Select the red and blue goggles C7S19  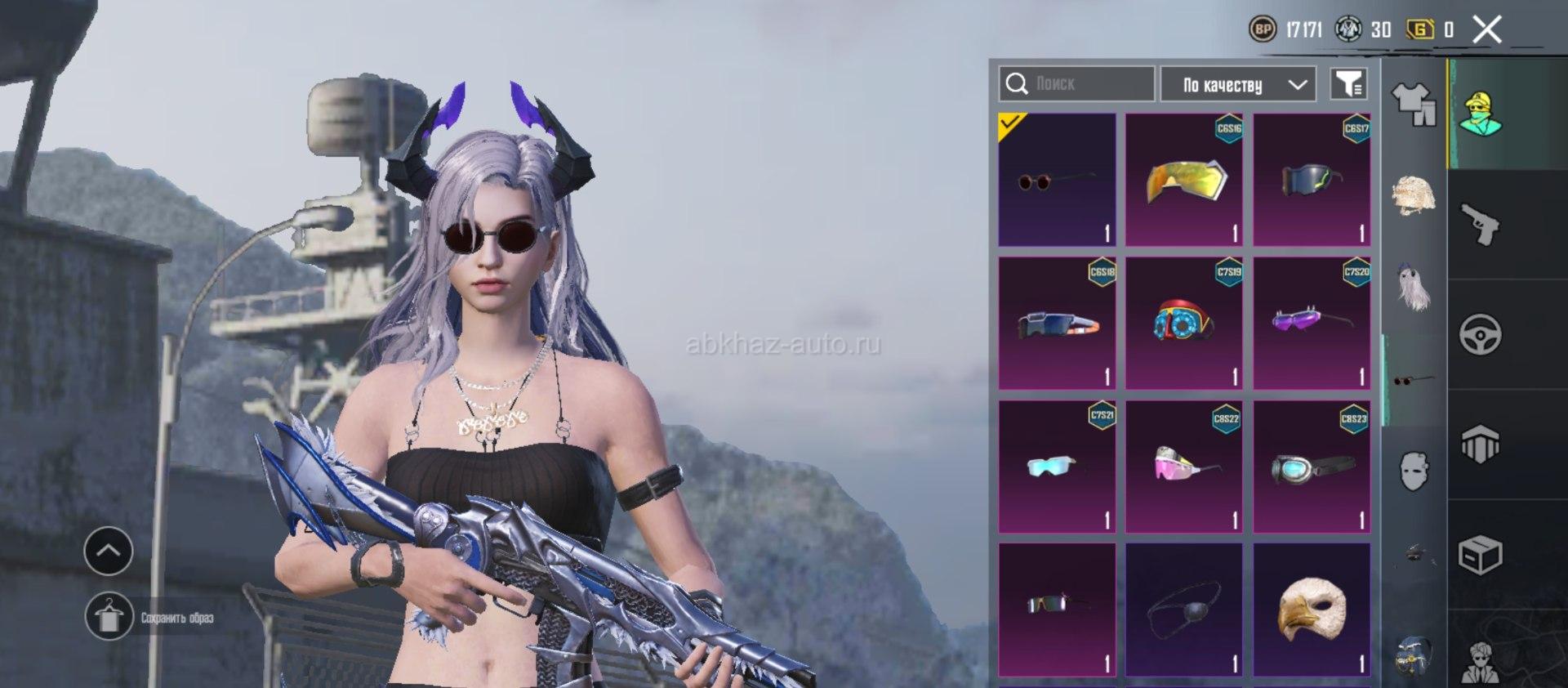click(1184, 323)
